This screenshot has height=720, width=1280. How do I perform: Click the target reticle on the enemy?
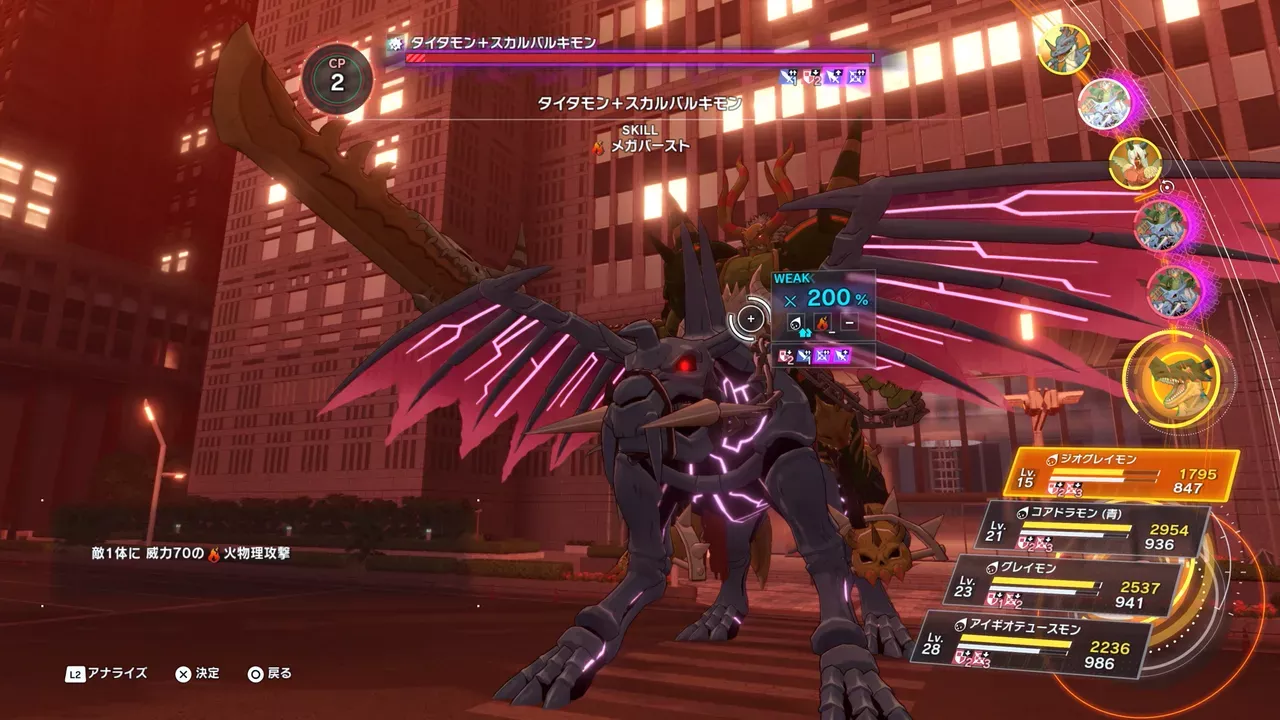coord(751,319)
